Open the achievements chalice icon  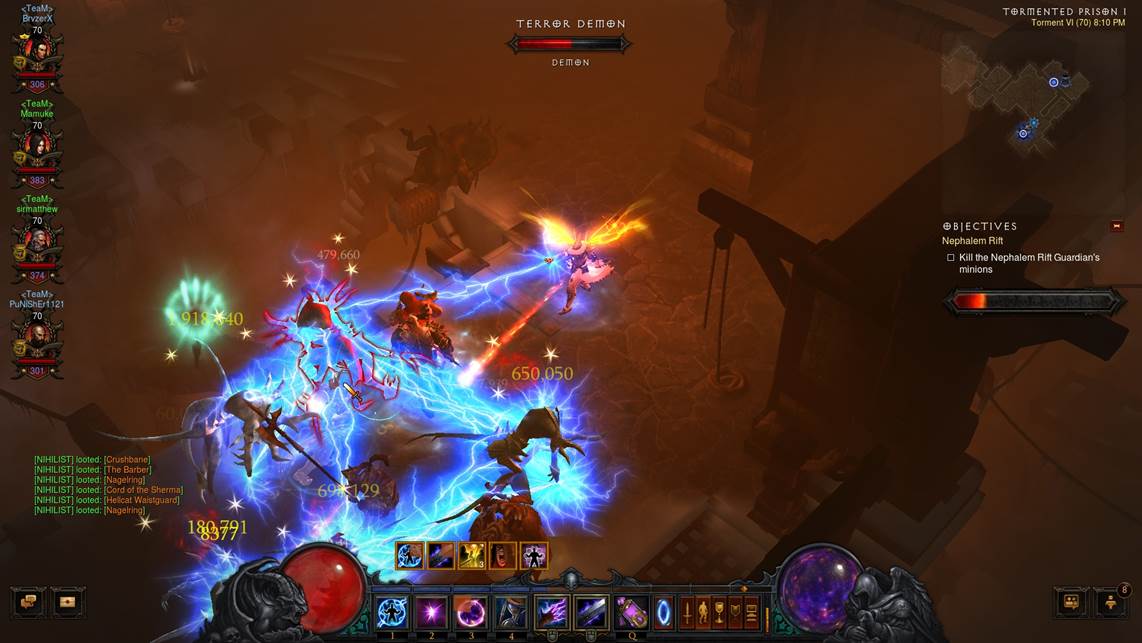click(x=719, y=612)
